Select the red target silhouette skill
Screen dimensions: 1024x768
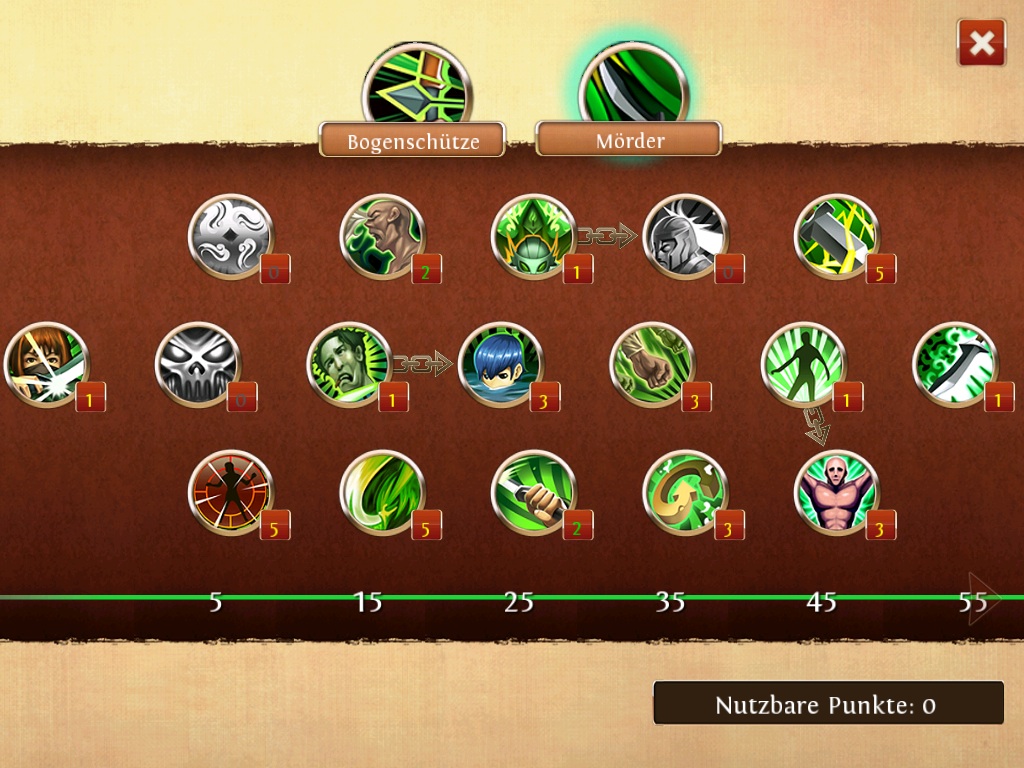231,492
